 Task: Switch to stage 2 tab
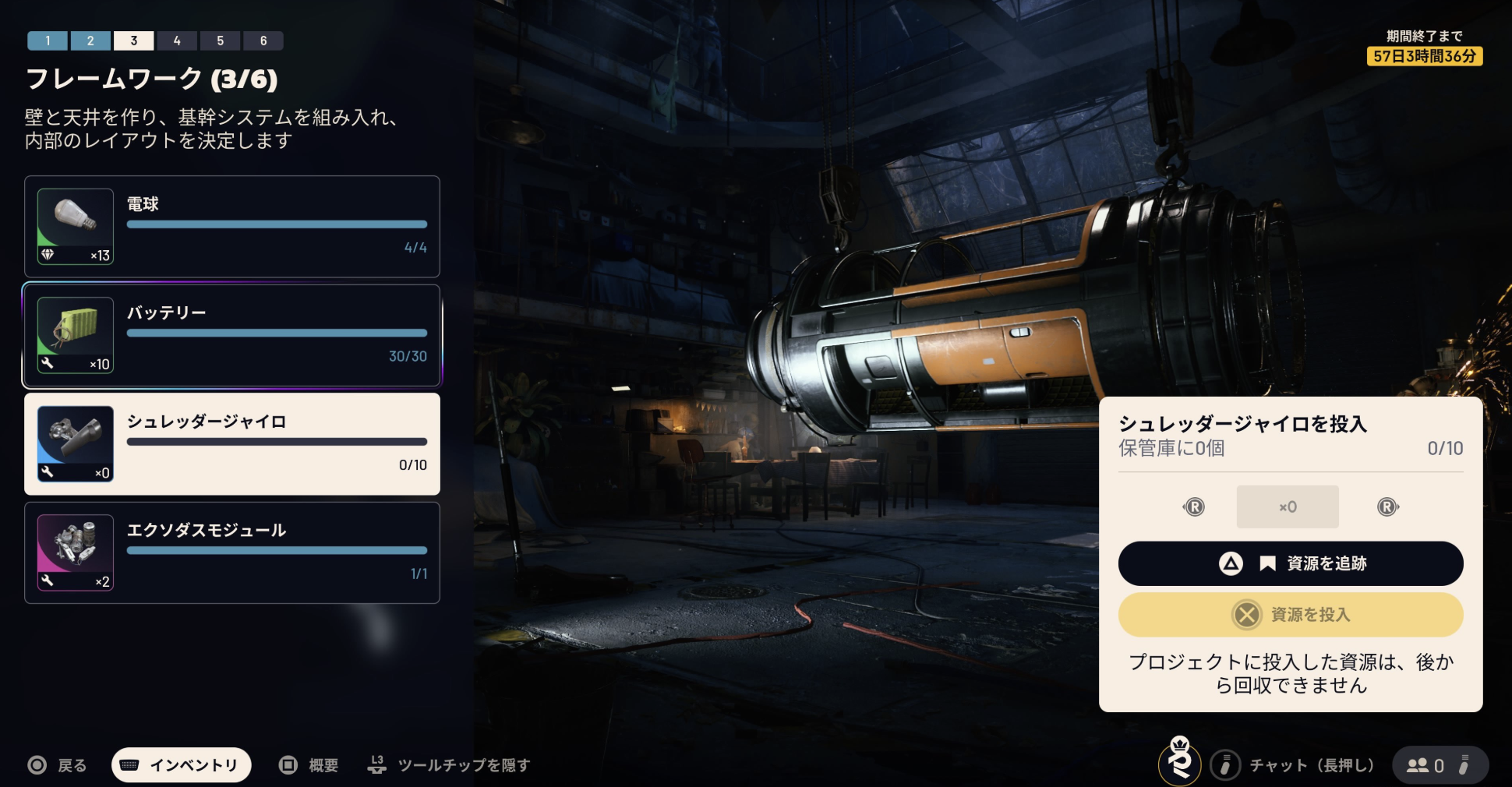point(90,41)
